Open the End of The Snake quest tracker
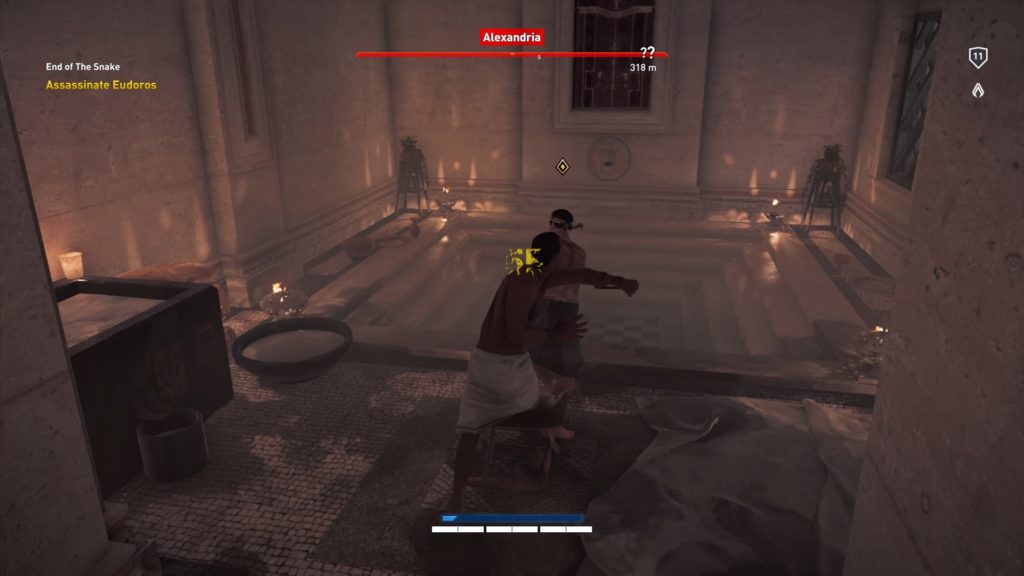The width and height of the screenshot is (1024, 576). (83, 67)
